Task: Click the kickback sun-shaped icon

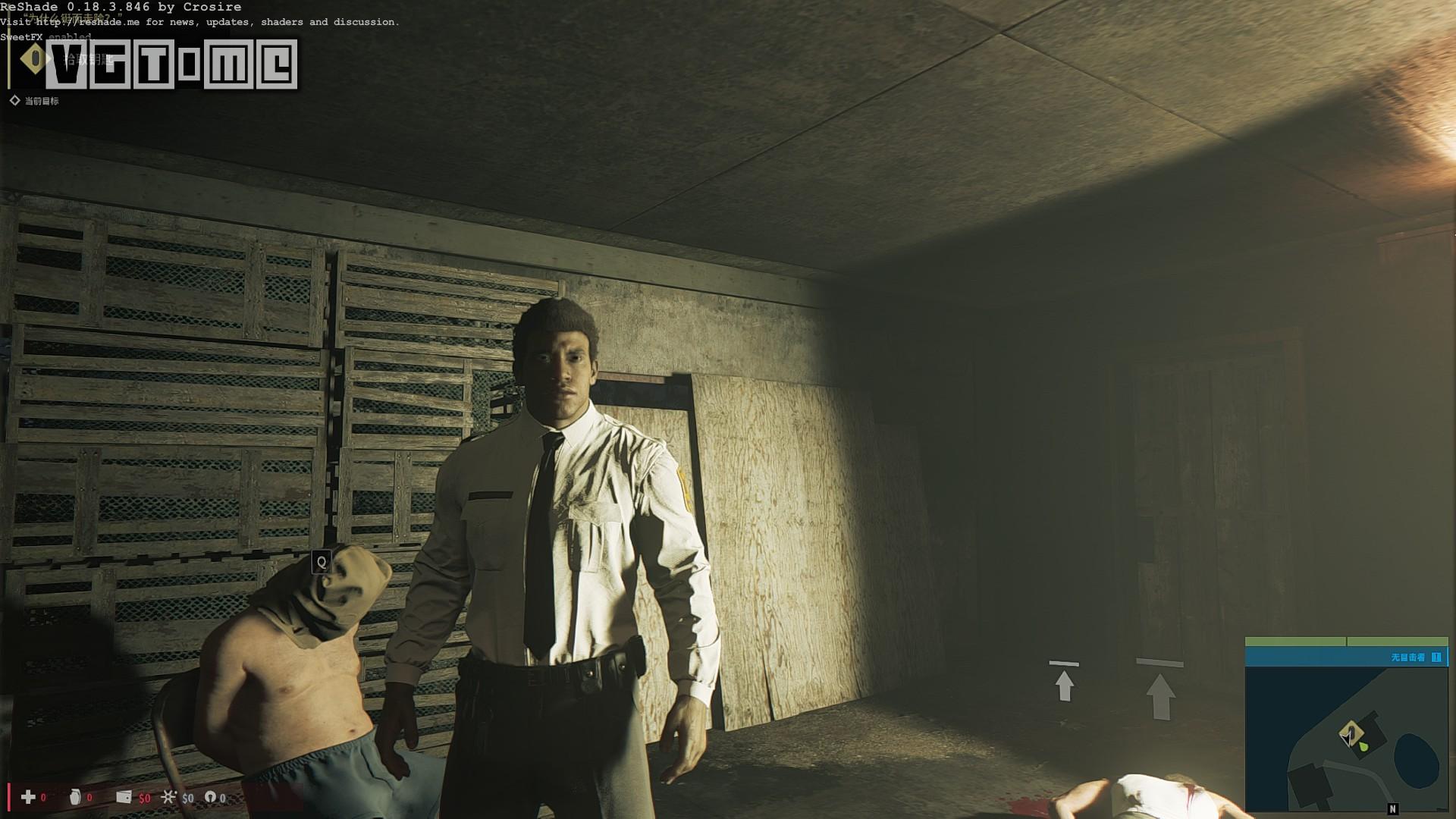Action: pos(168,797)
